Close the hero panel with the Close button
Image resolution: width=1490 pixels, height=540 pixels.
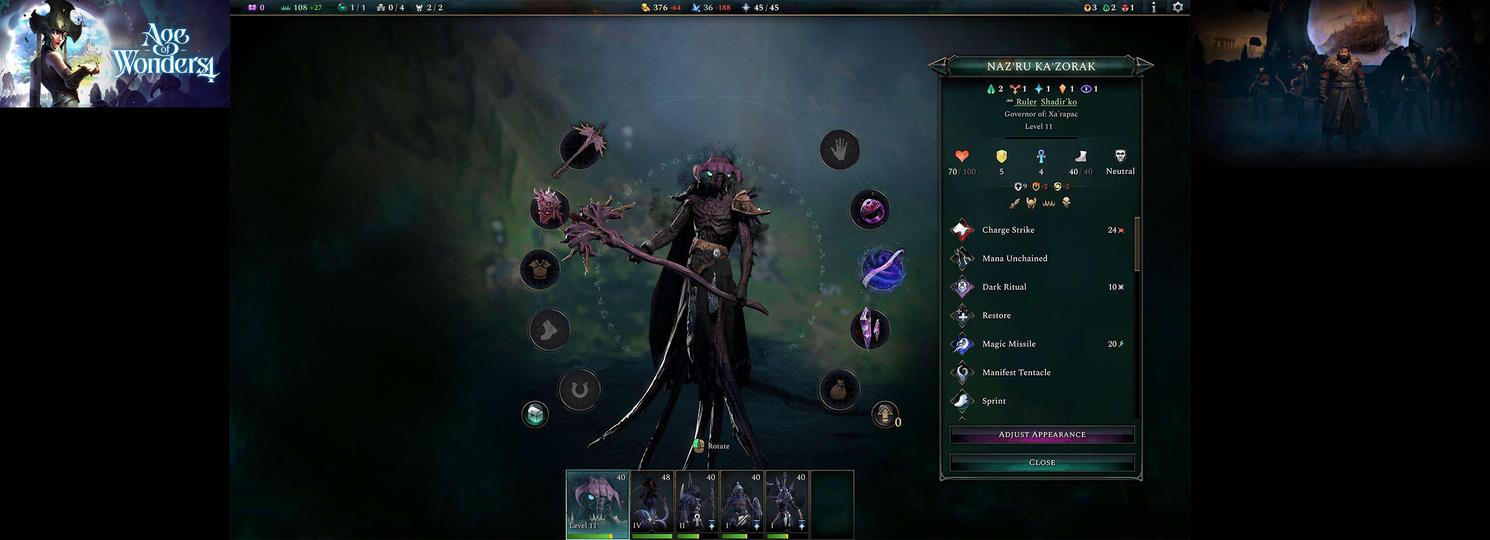point(1041,463)
